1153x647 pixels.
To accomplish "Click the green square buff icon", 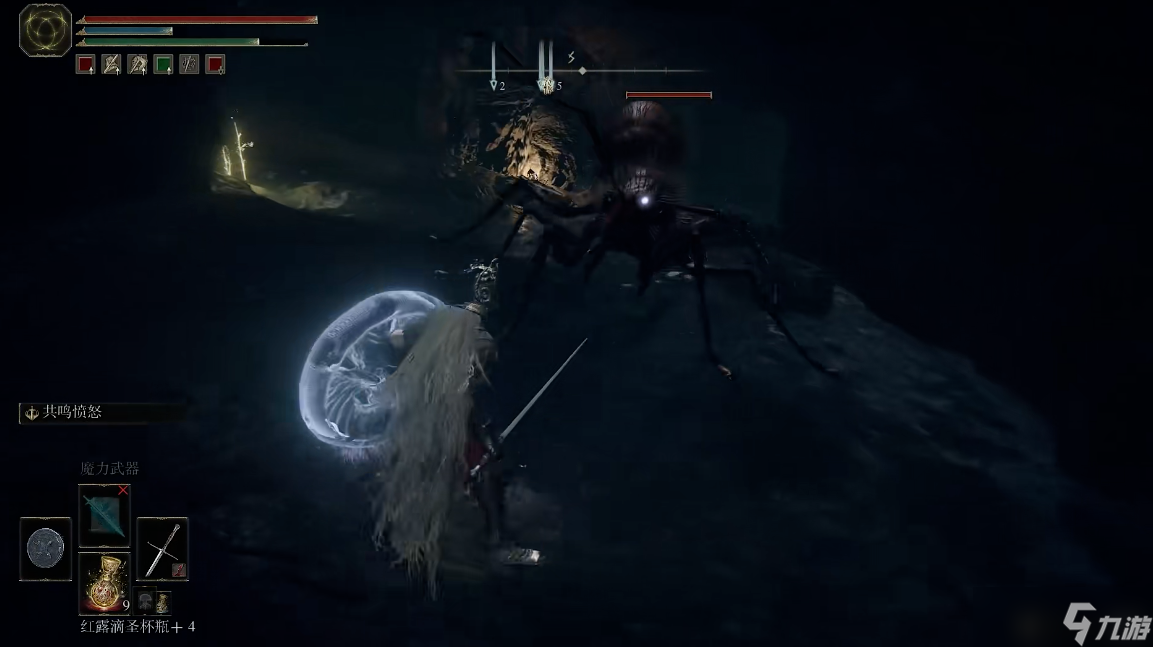I will tap(163, 65).
